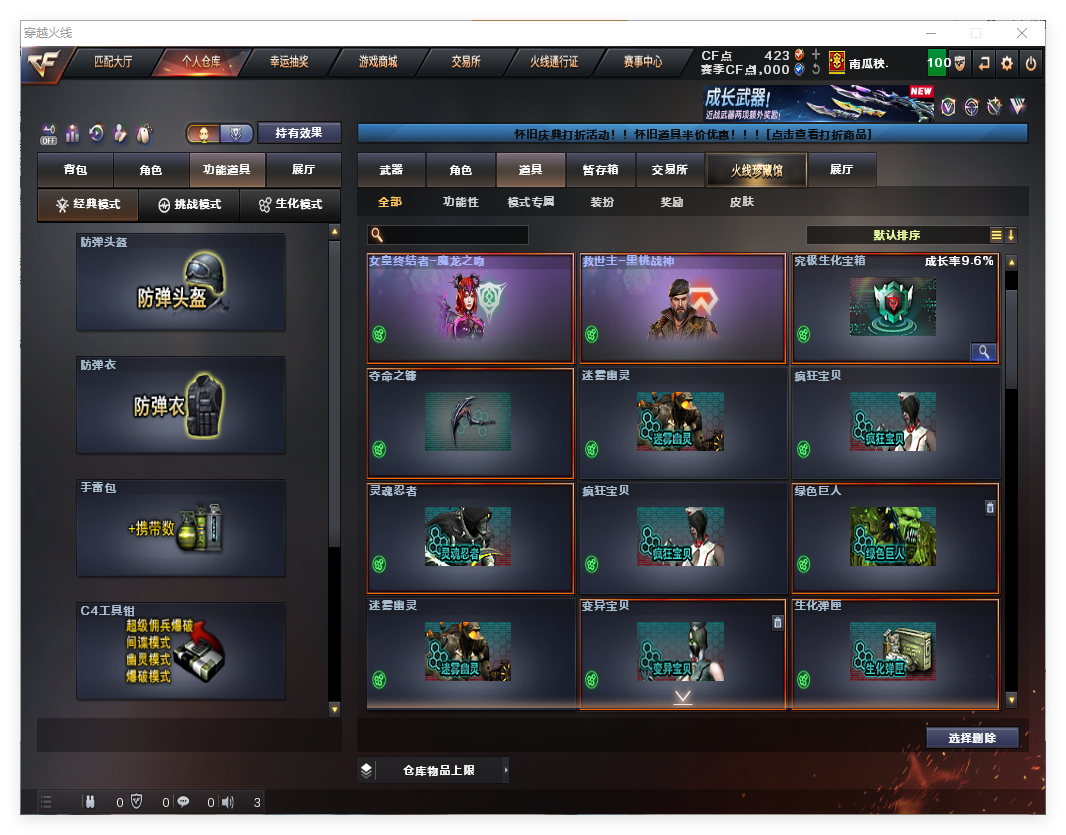Image resolution: width=1066 pixels, height=835 pixels.
Task: Select the 防弹头盔 equipment slot
Action: [x=181, y=281]
